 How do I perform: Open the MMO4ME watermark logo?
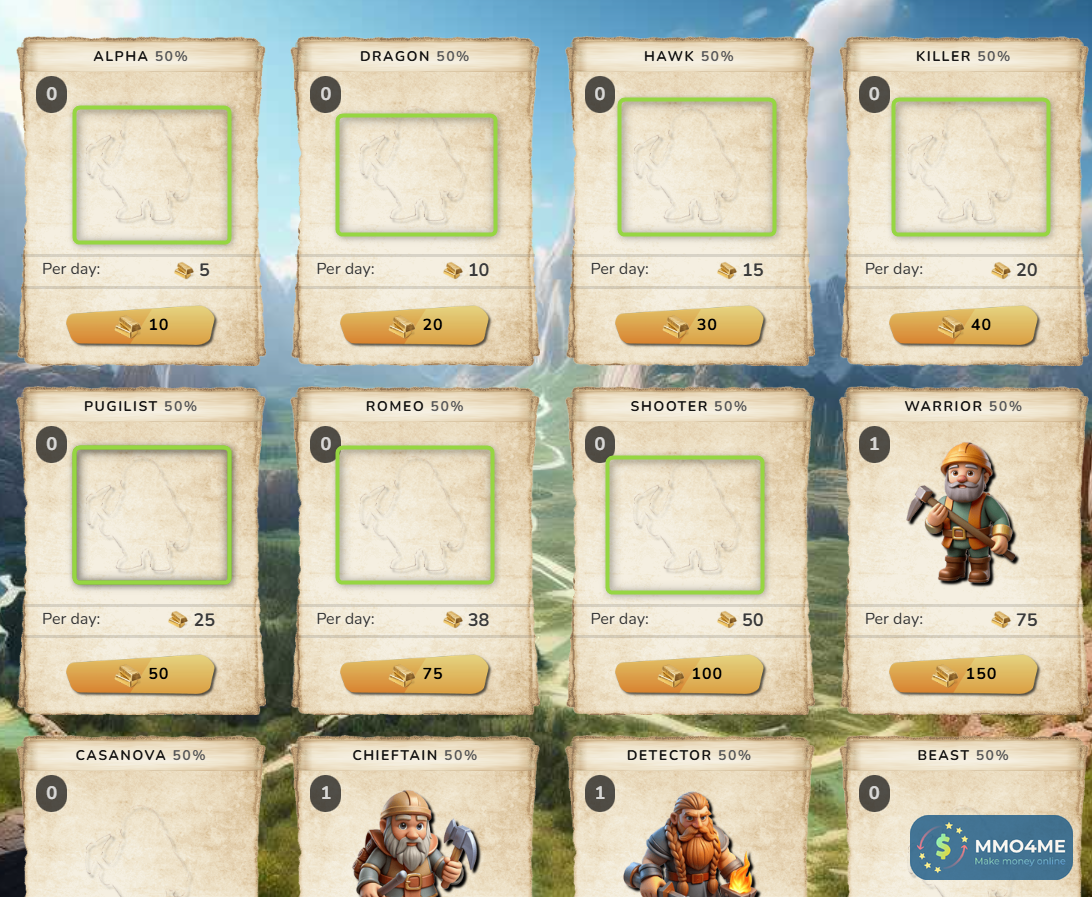(990, 848)
